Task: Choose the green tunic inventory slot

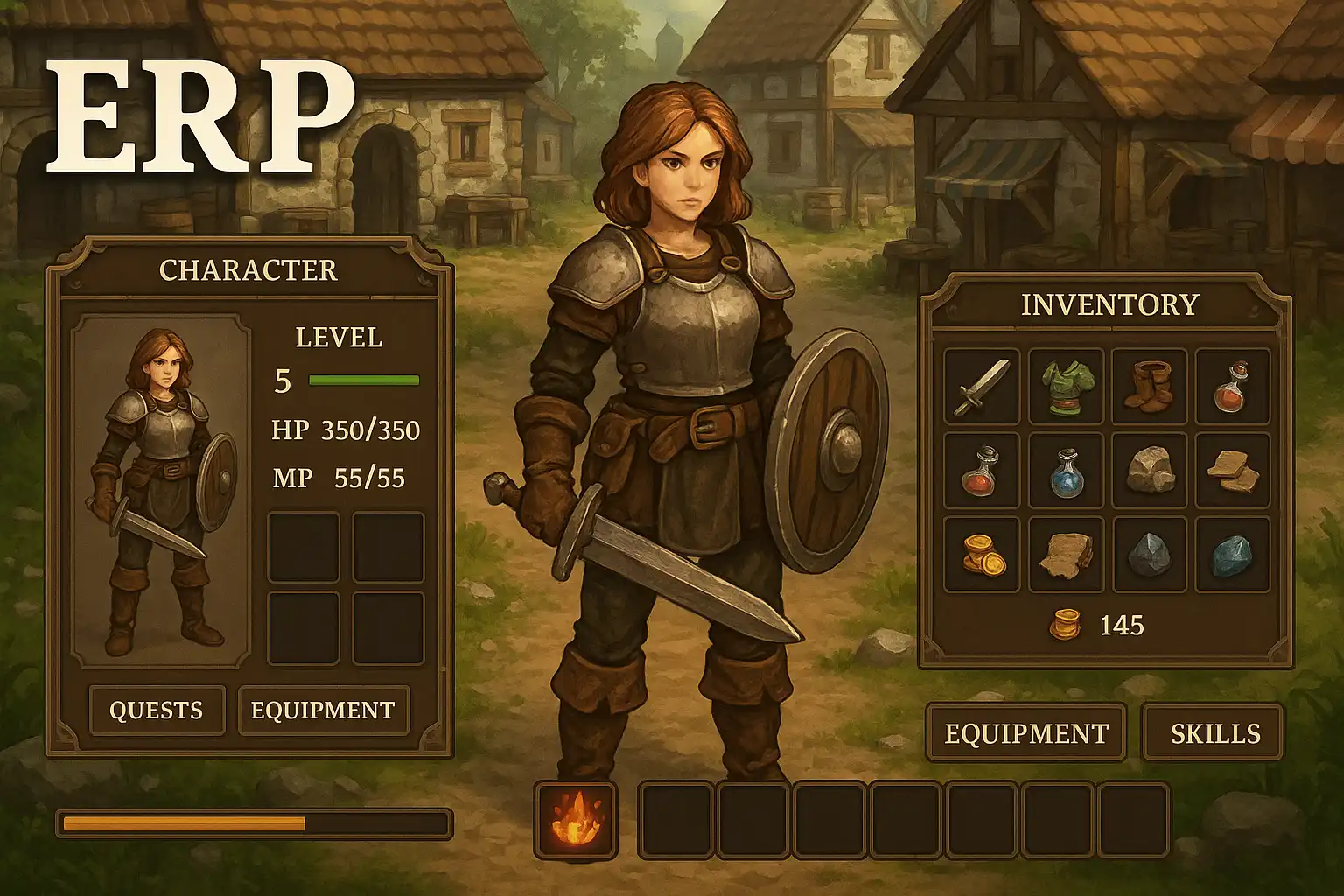Action: tap(1066, 387)
